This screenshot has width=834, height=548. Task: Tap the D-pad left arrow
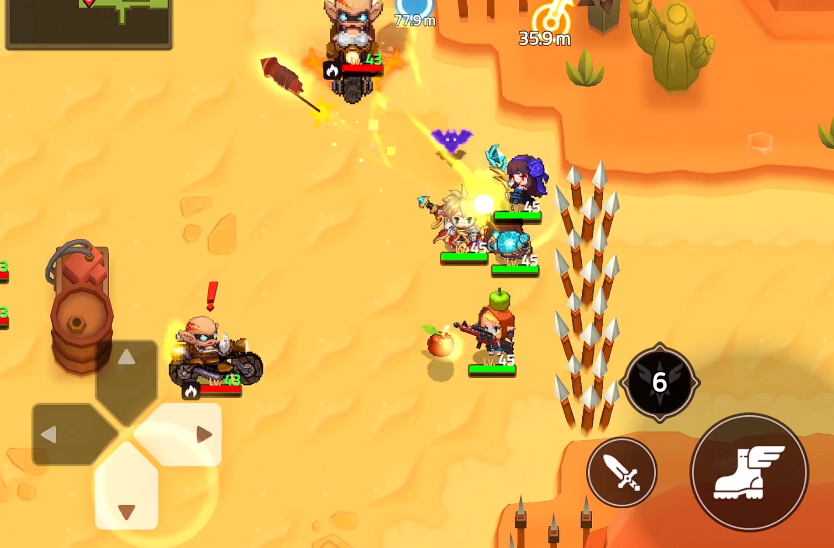[x=60, y=435]
